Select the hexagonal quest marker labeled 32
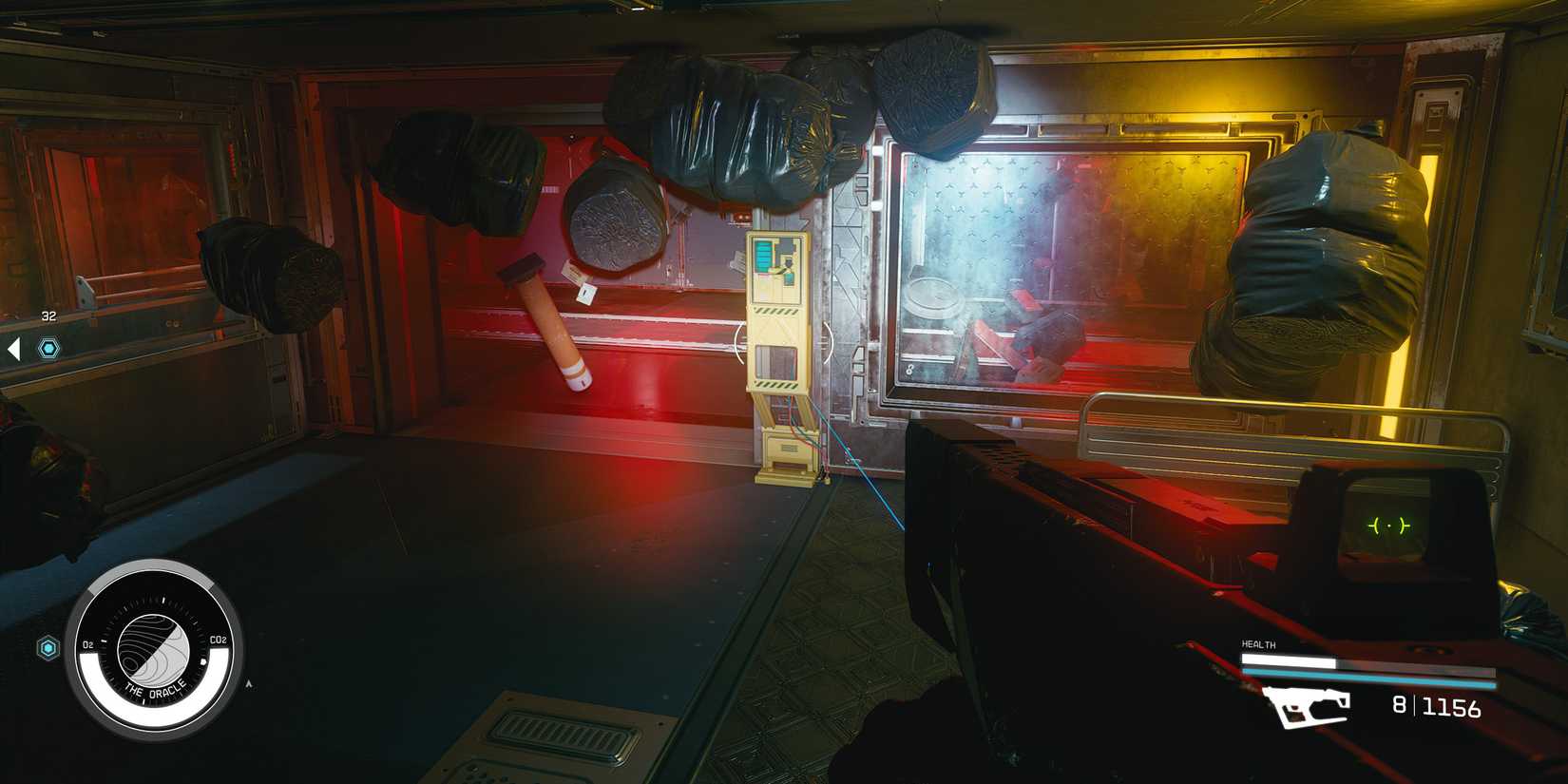 [x=48, y=349]
